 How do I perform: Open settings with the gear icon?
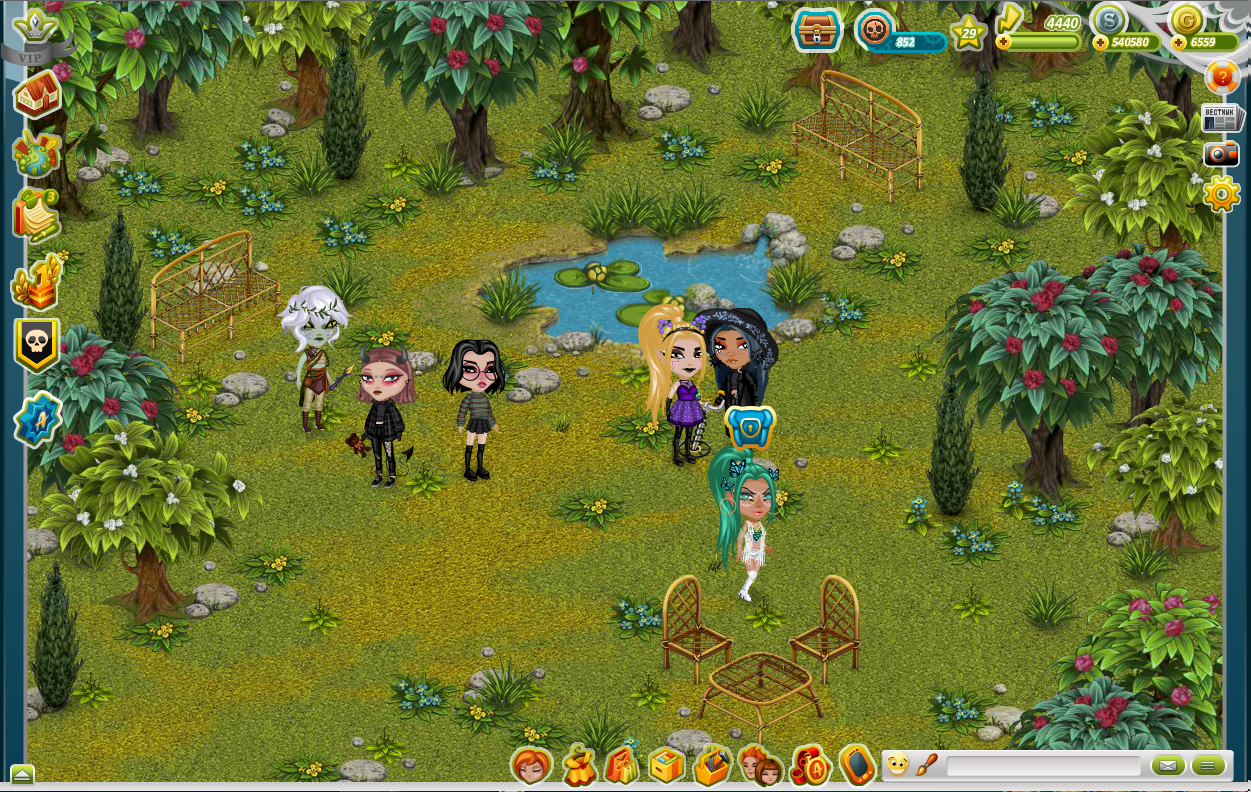pyautogui.click(x=1221, y=193)
